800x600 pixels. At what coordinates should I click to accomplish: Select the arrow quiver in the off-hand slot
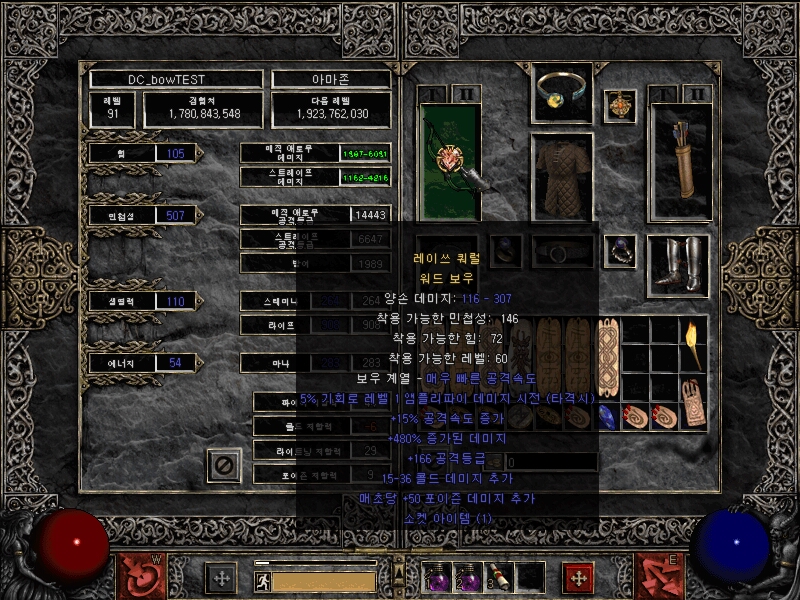679,160
